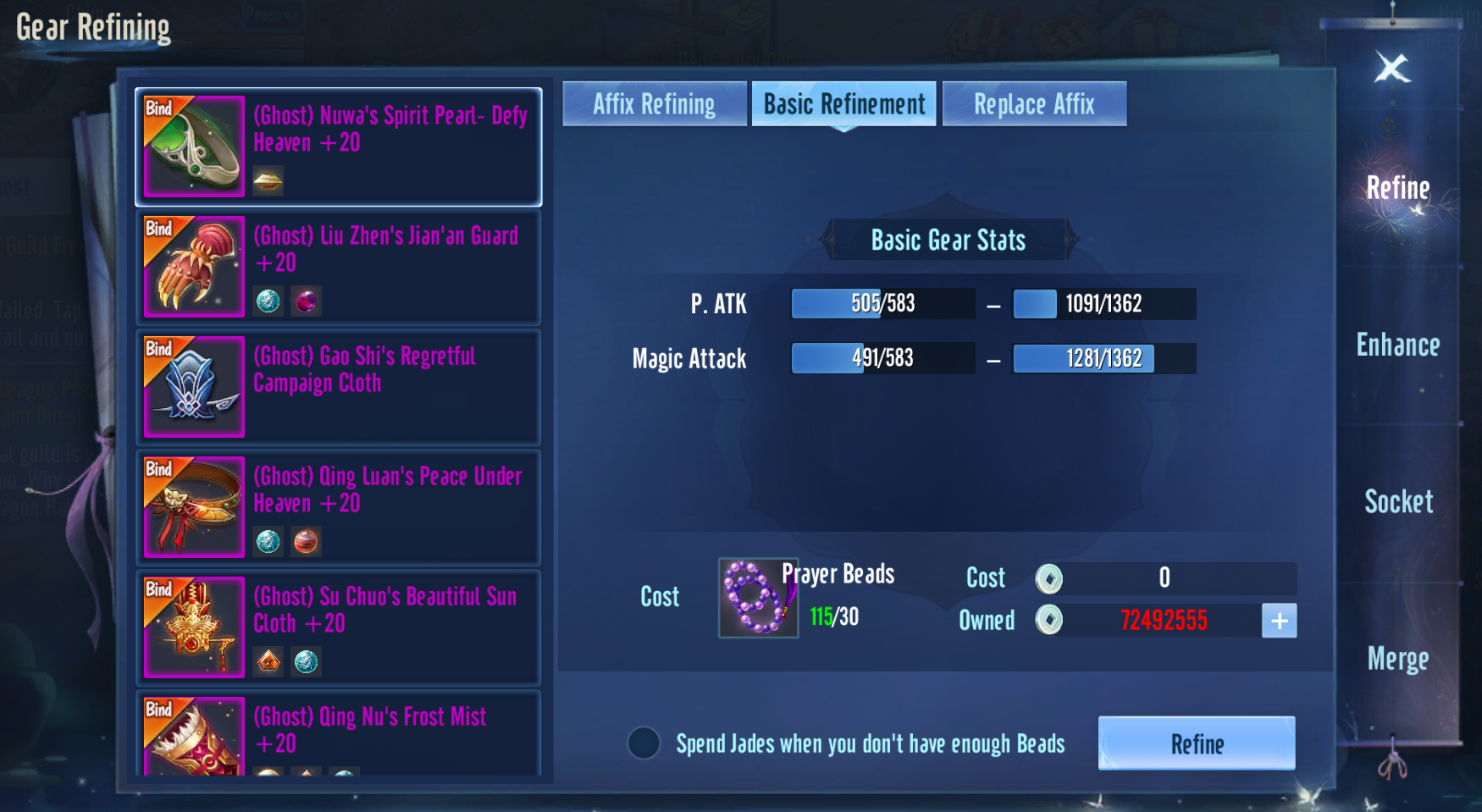Inspect the Prayer Beads cost item

[758, 598]
